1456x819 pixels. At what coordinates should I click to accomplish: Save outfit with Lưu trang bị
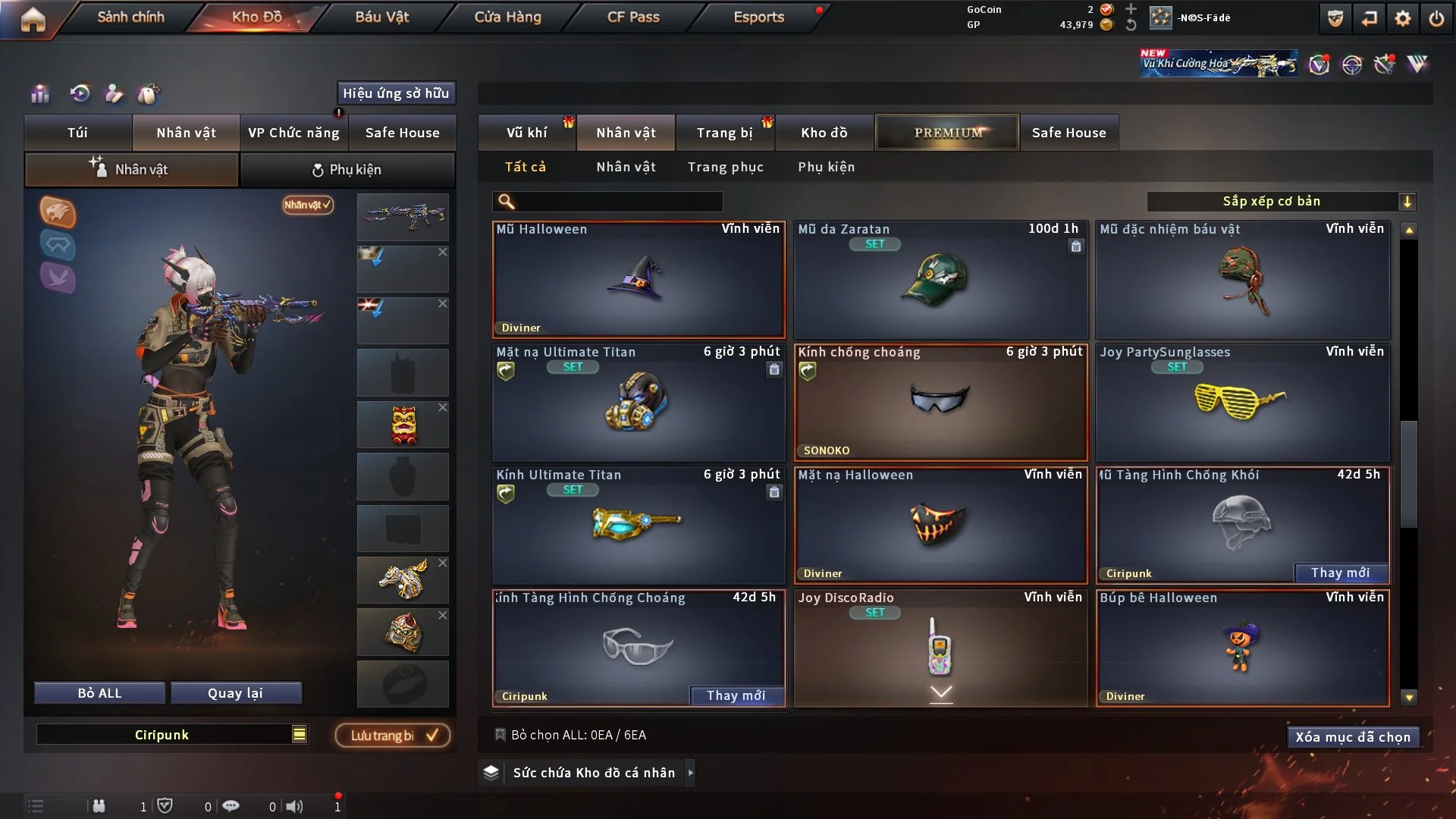393,736
